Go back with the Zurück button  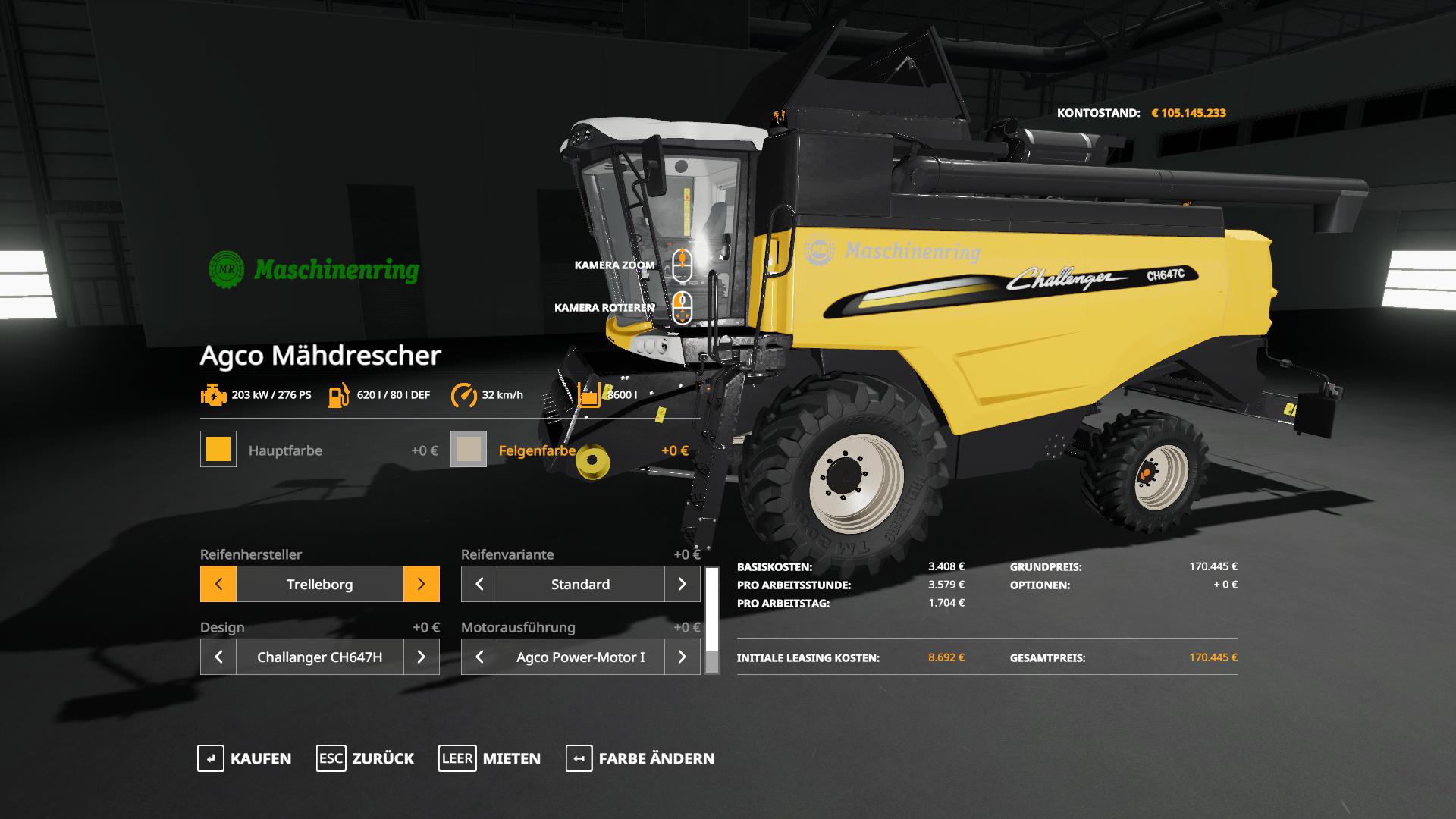[366, 758]
